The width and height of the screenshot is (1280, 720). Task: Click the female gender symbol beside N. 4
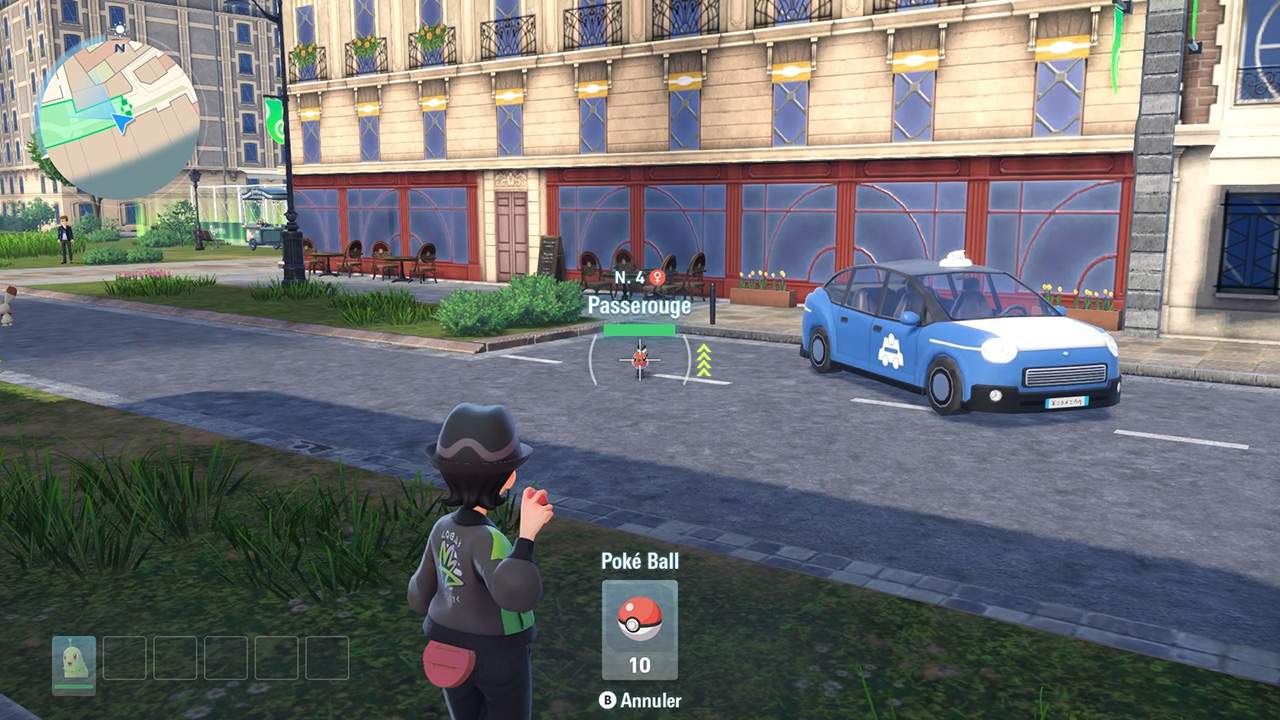657,277
